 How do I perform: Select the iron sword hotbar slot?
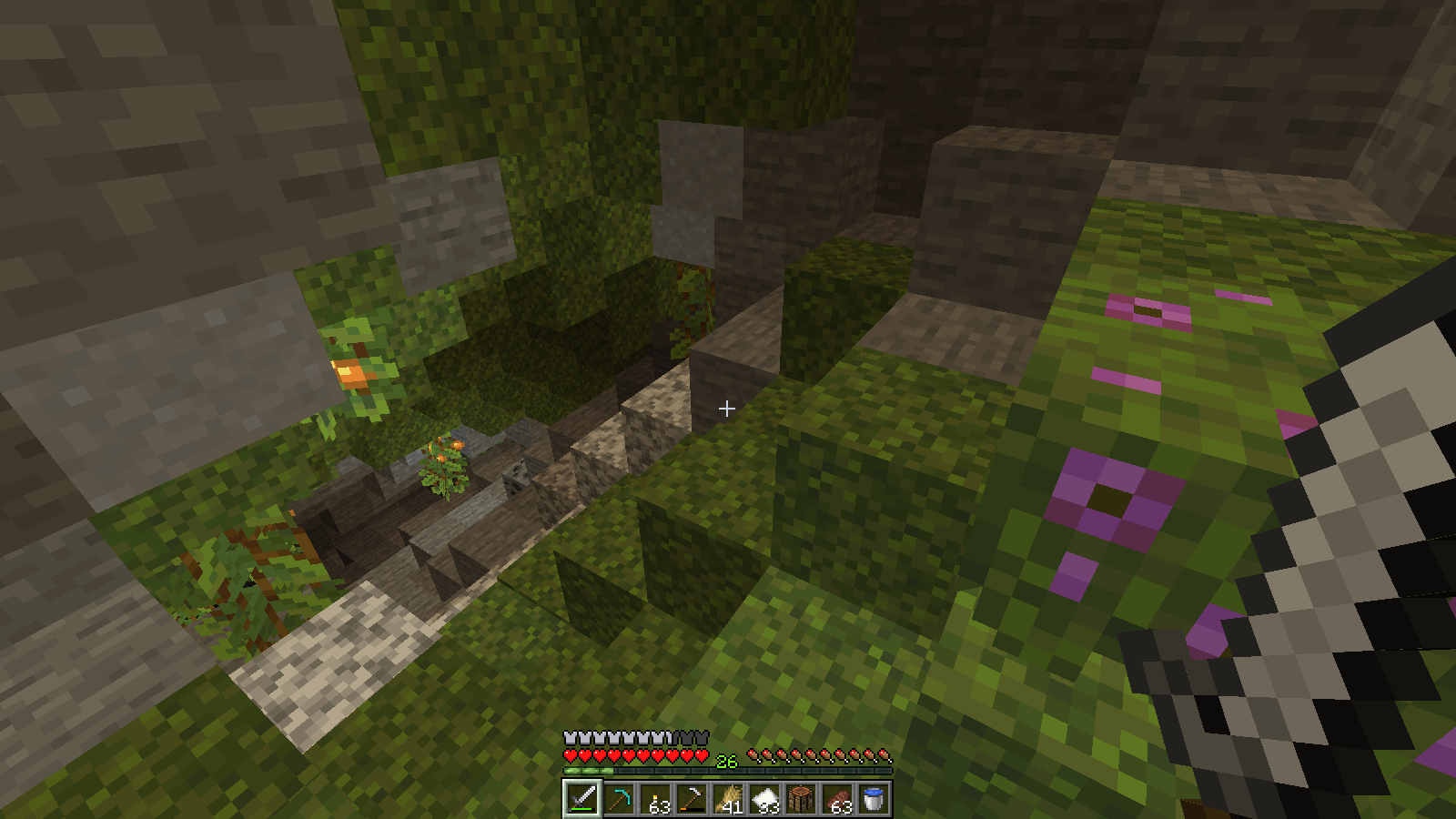point(582,799)
